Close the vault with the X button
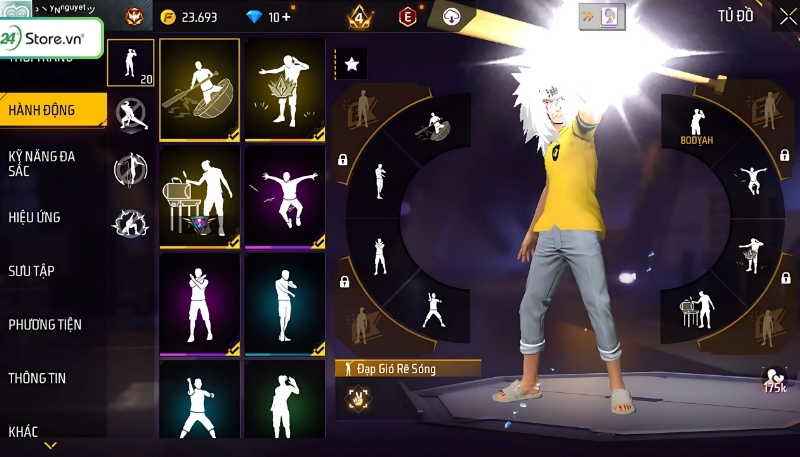This screenshot has width=800, height=457. point(786,16)
